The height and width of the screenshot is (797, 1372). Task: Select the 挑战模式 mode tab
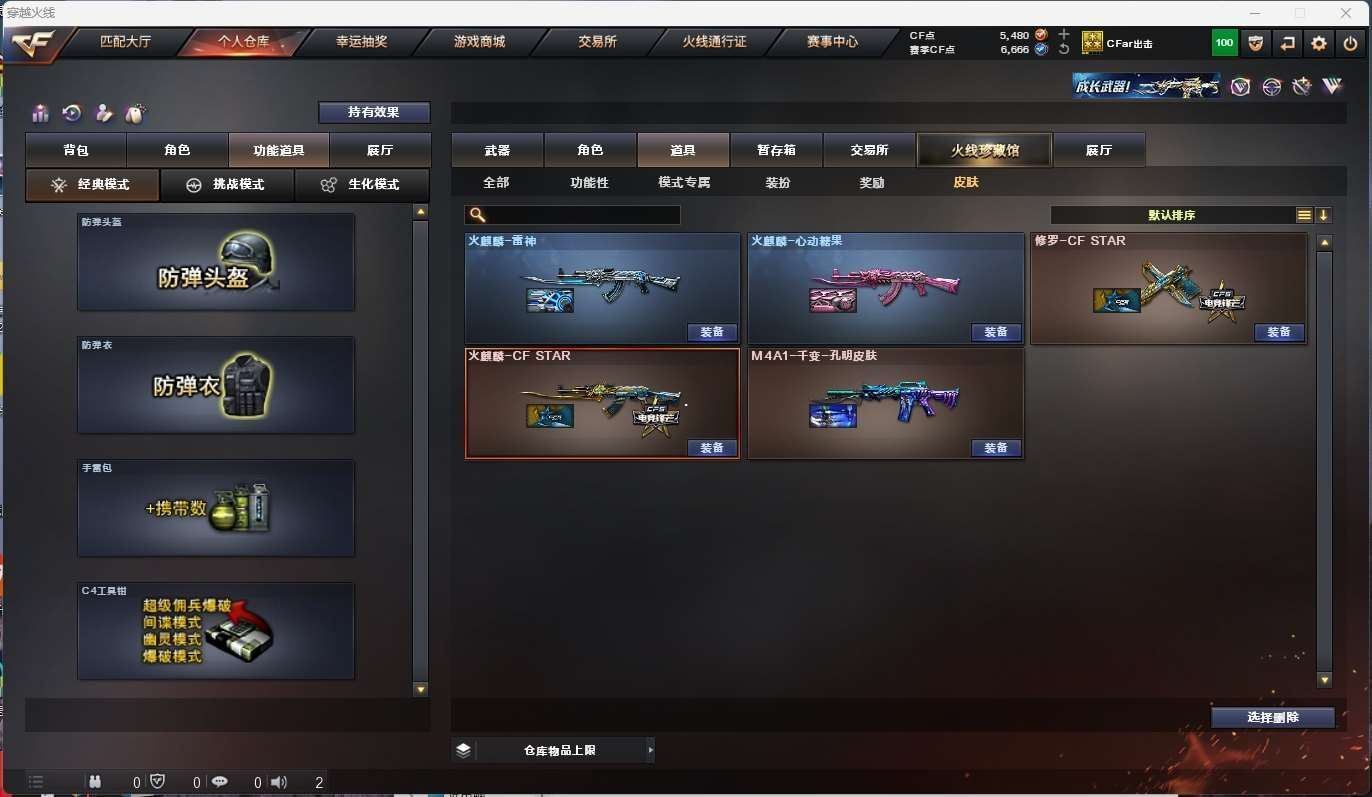[x=227, y=185]
